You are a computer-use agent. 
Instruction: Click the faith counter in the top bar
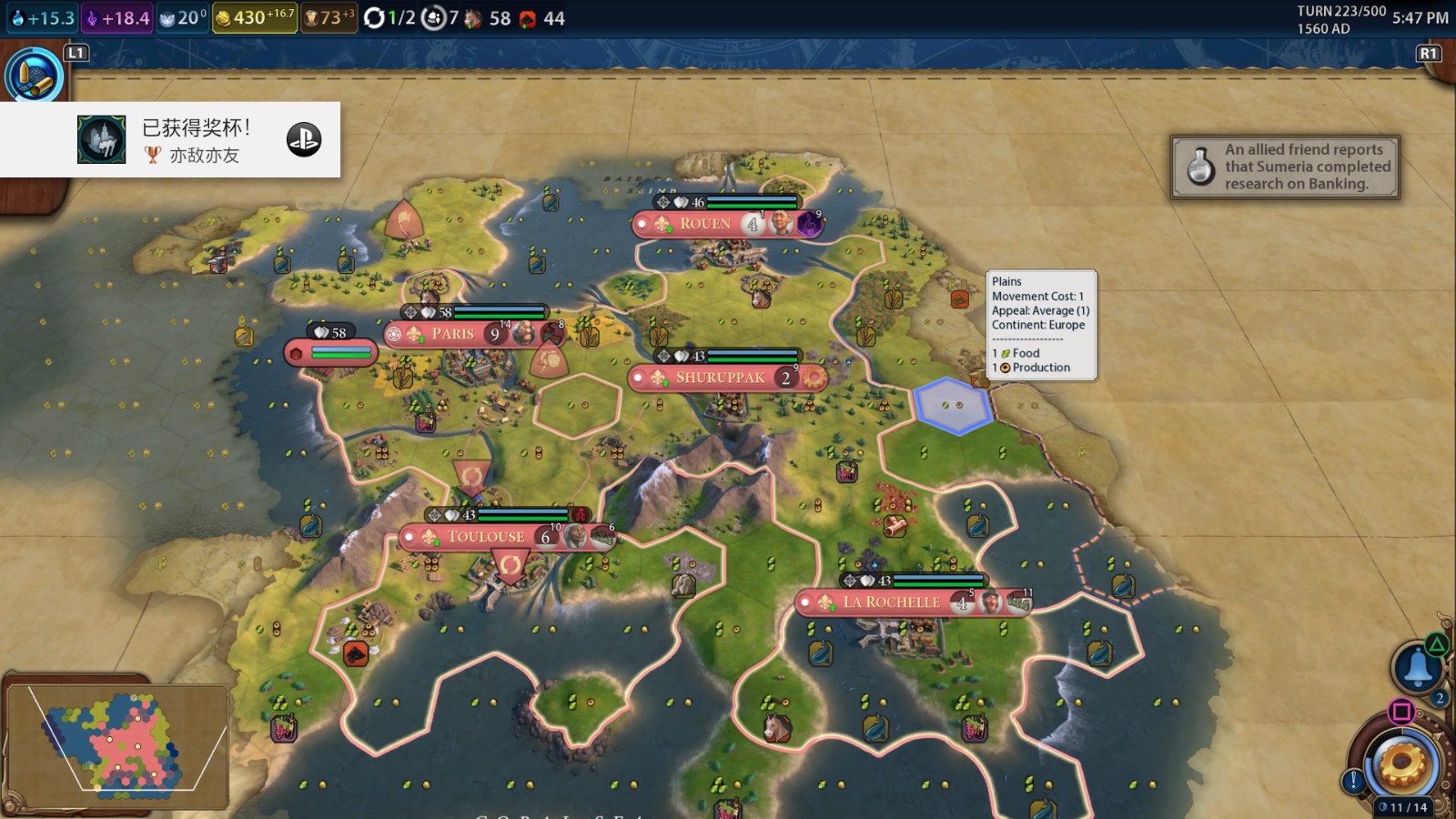point(182,18)
